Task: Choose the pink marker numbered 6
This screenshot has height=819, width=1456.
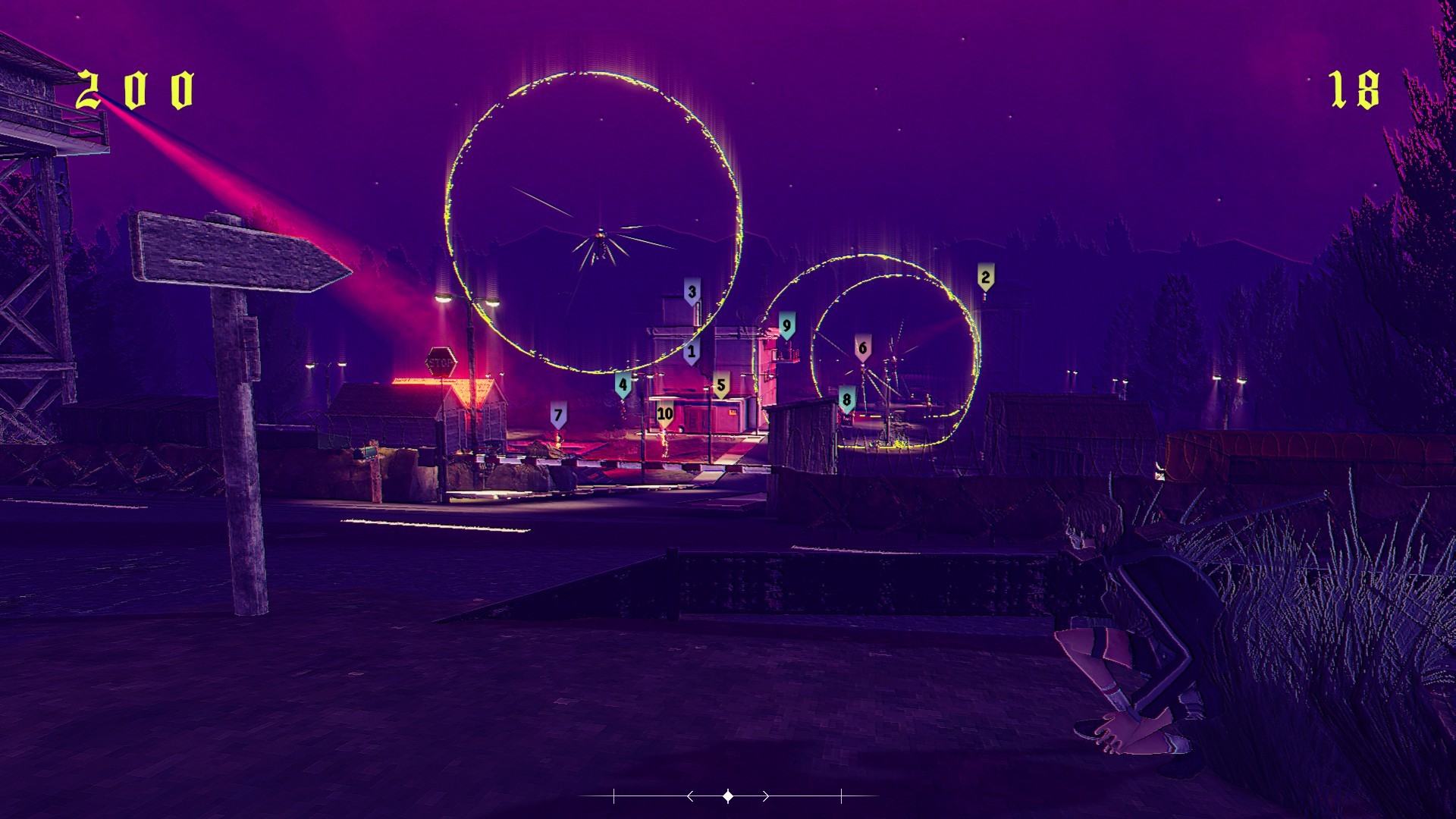Action: (x=862, y=348)
